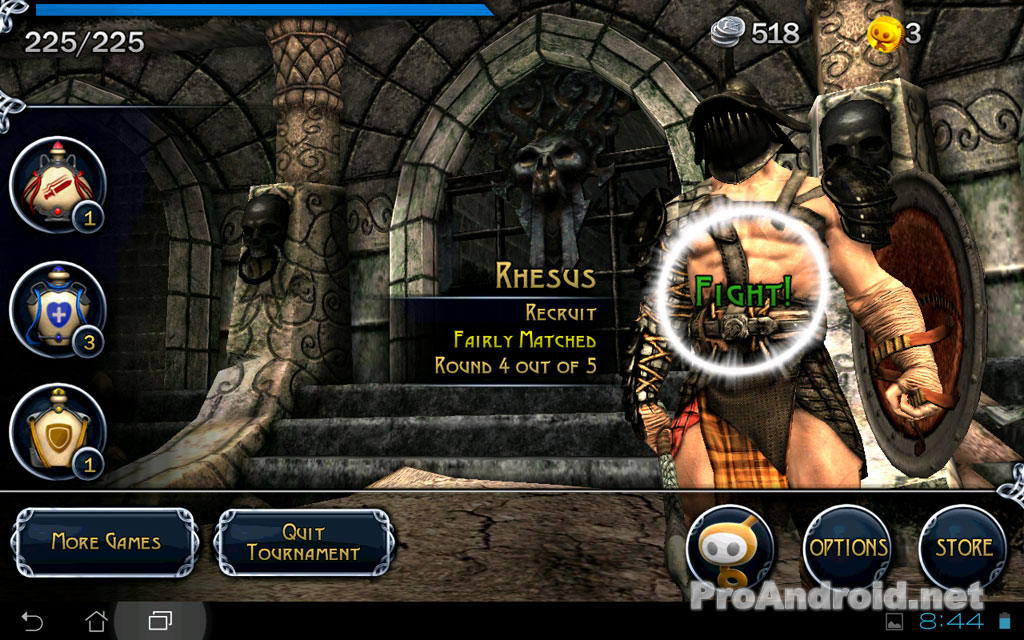This screenshot has width=1024, height=640.
Task: Use the red sword attack potion
Action: pyautogui.click(x=57, y=185)
